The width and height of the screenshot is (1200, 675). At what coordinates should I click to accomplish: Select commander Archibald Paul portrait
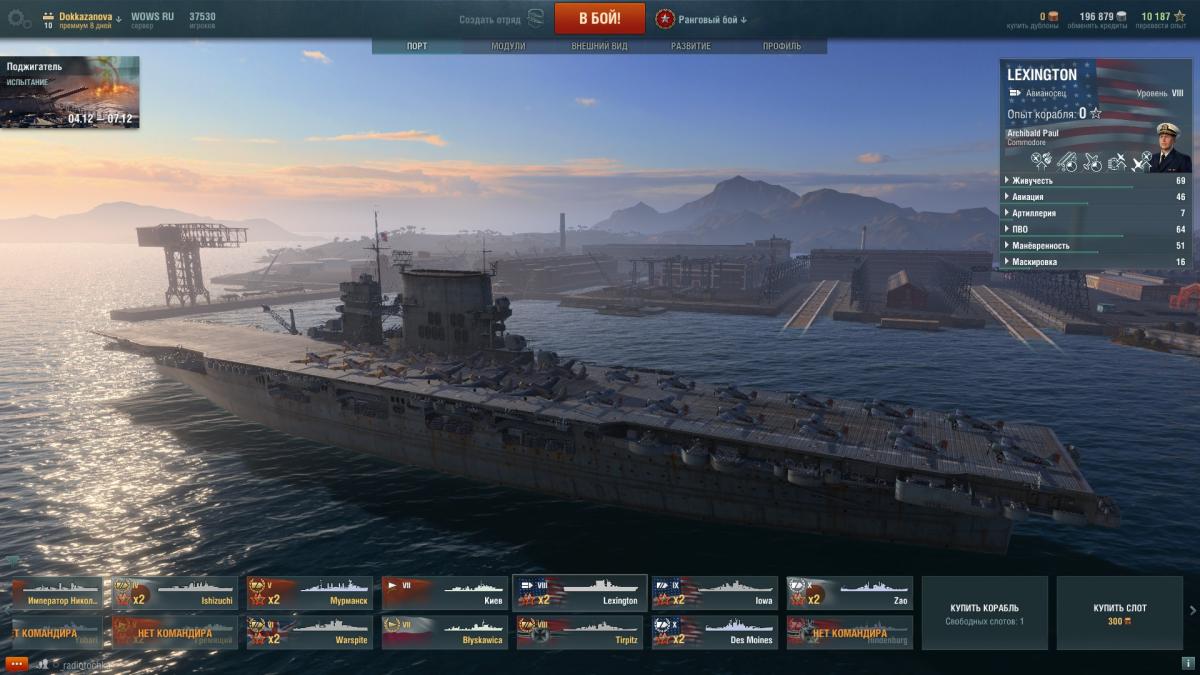[1168, 145]
